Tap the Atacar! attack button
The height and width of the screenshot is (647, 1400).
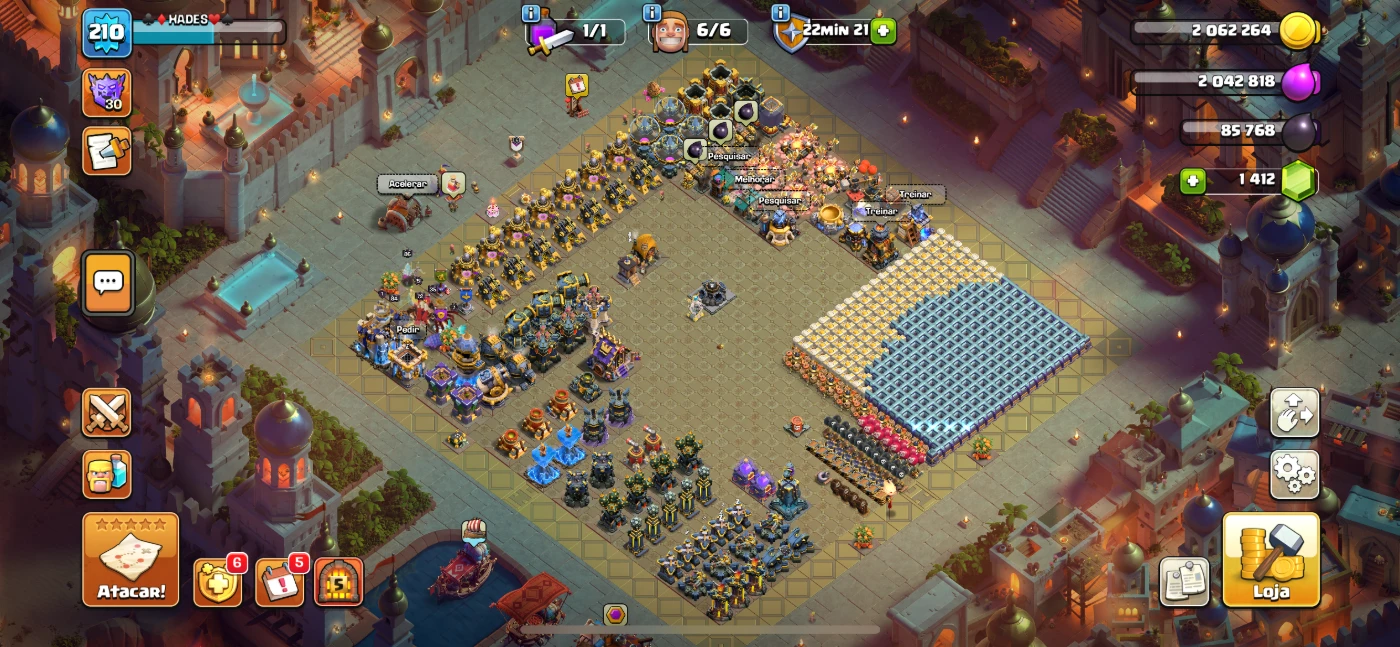[x=131, y=559]
